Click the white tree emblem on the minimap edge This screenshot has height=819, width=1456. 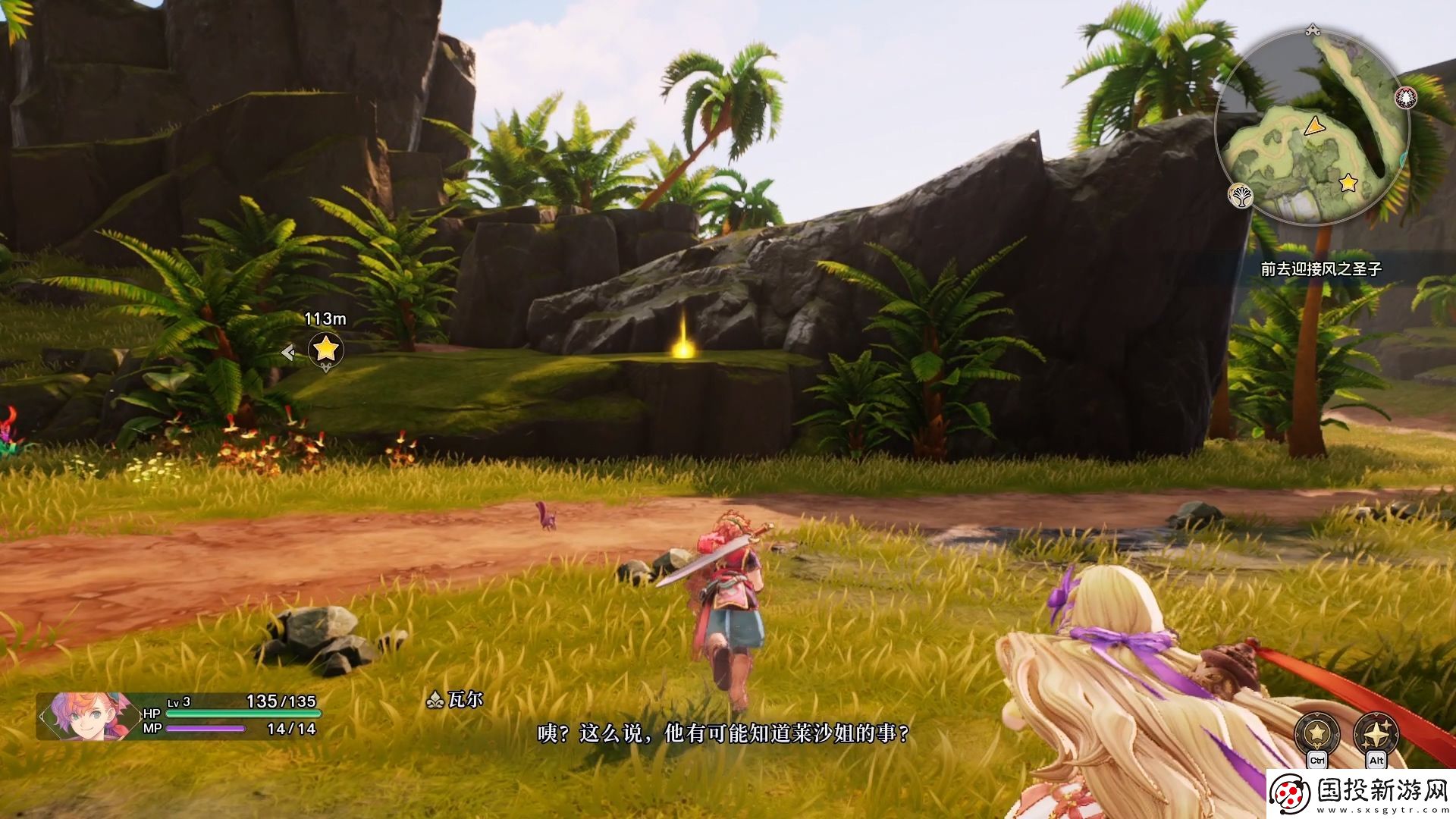[1241, 196]
